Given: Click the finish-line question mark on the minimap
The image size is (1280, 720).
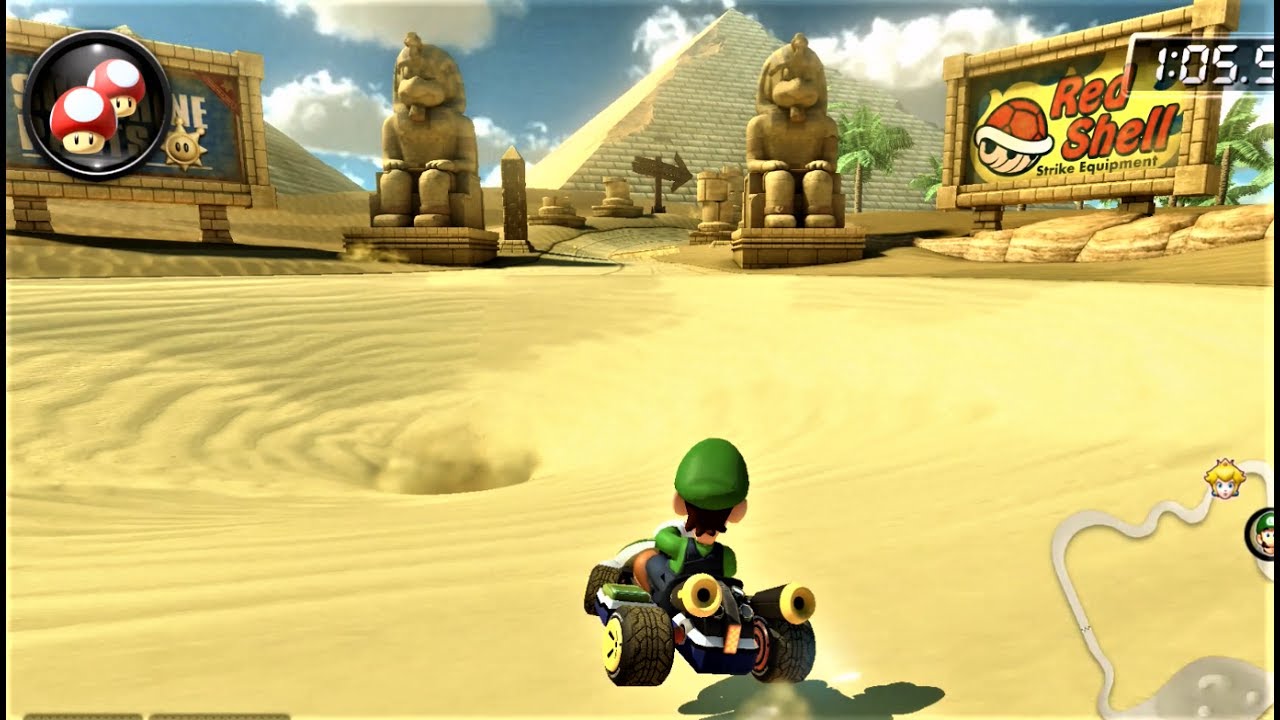Looking at the screenshot, I should (x=1212, y=688).
